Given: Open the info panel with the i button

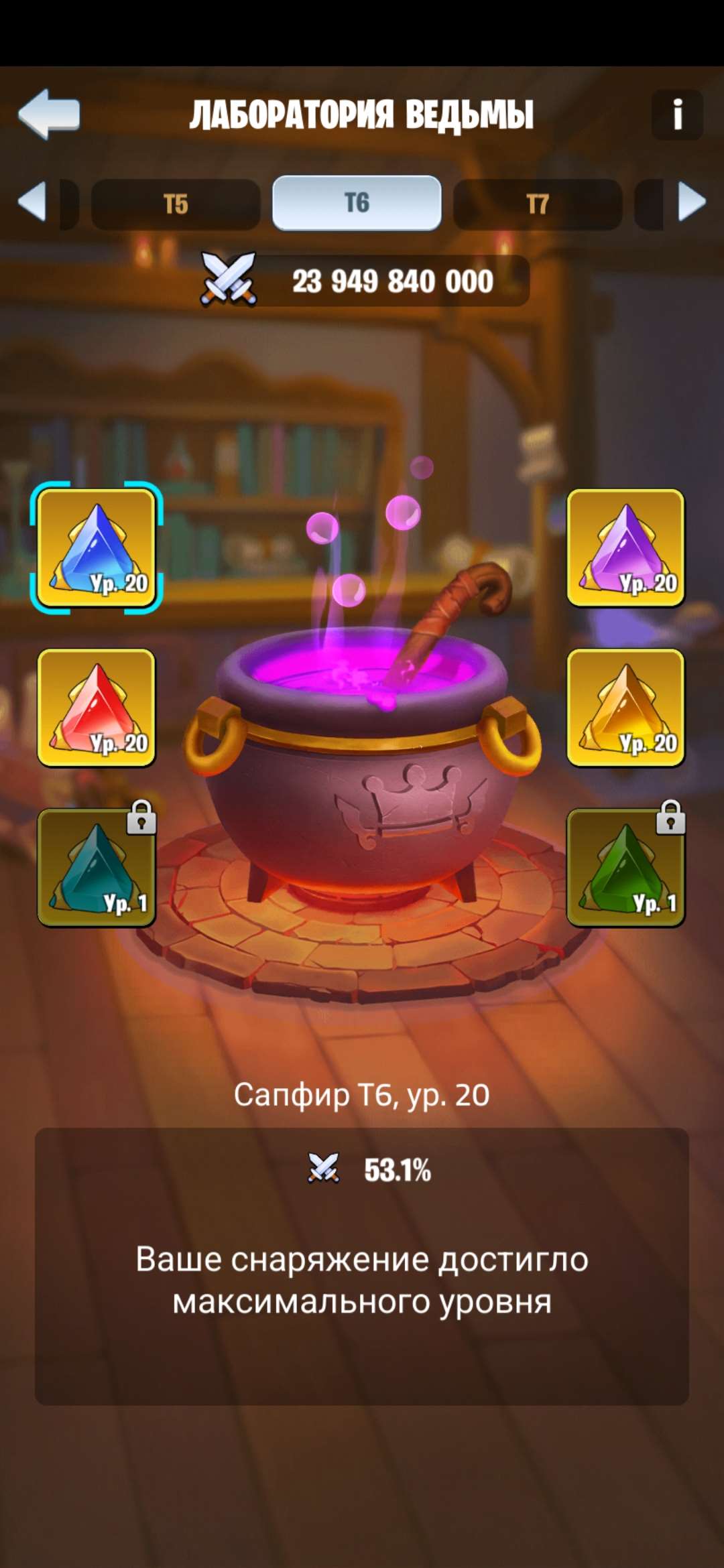Looking at the screenshot, I should point(677,115).
